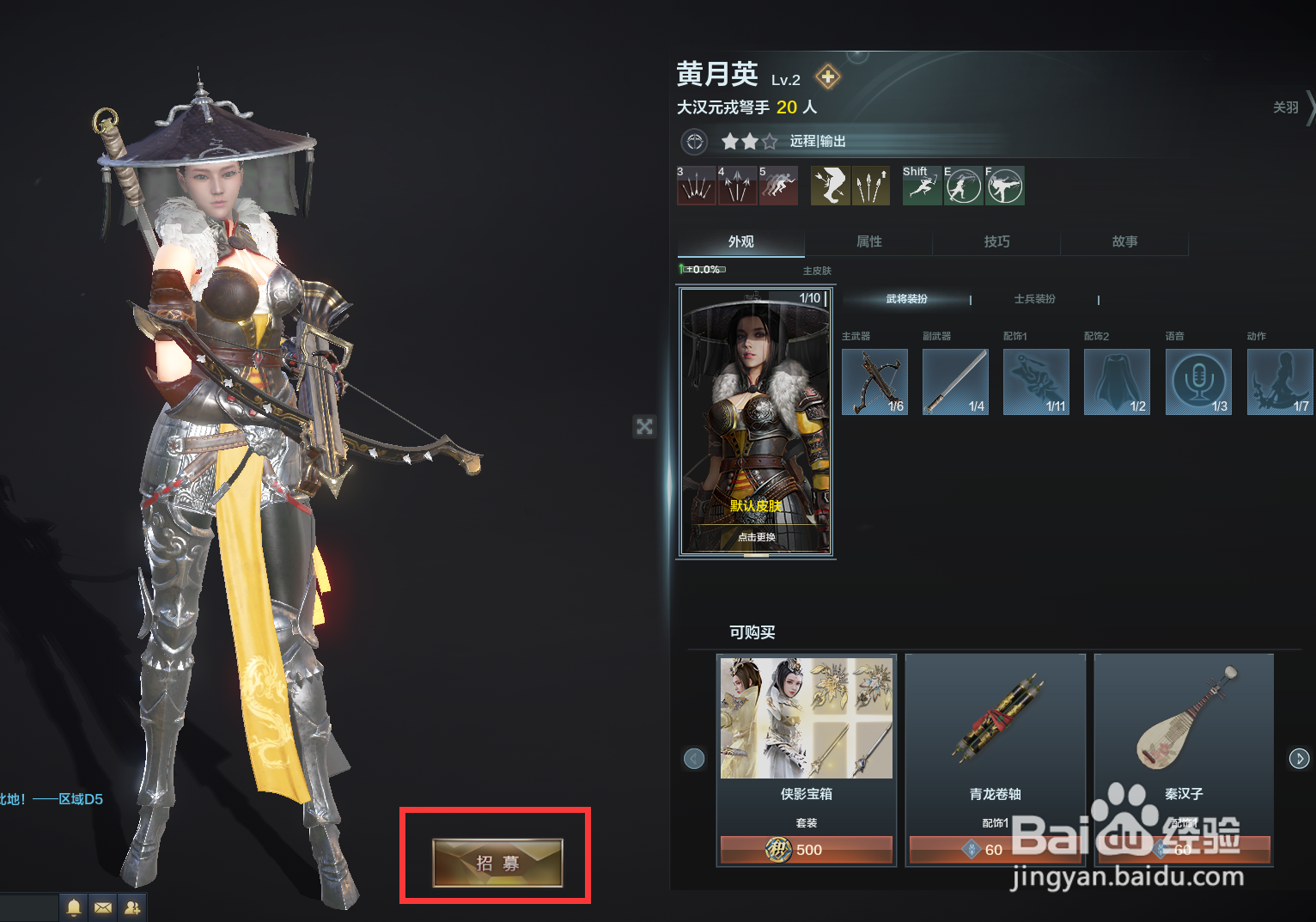Click the skill icon bound to E

963,186
